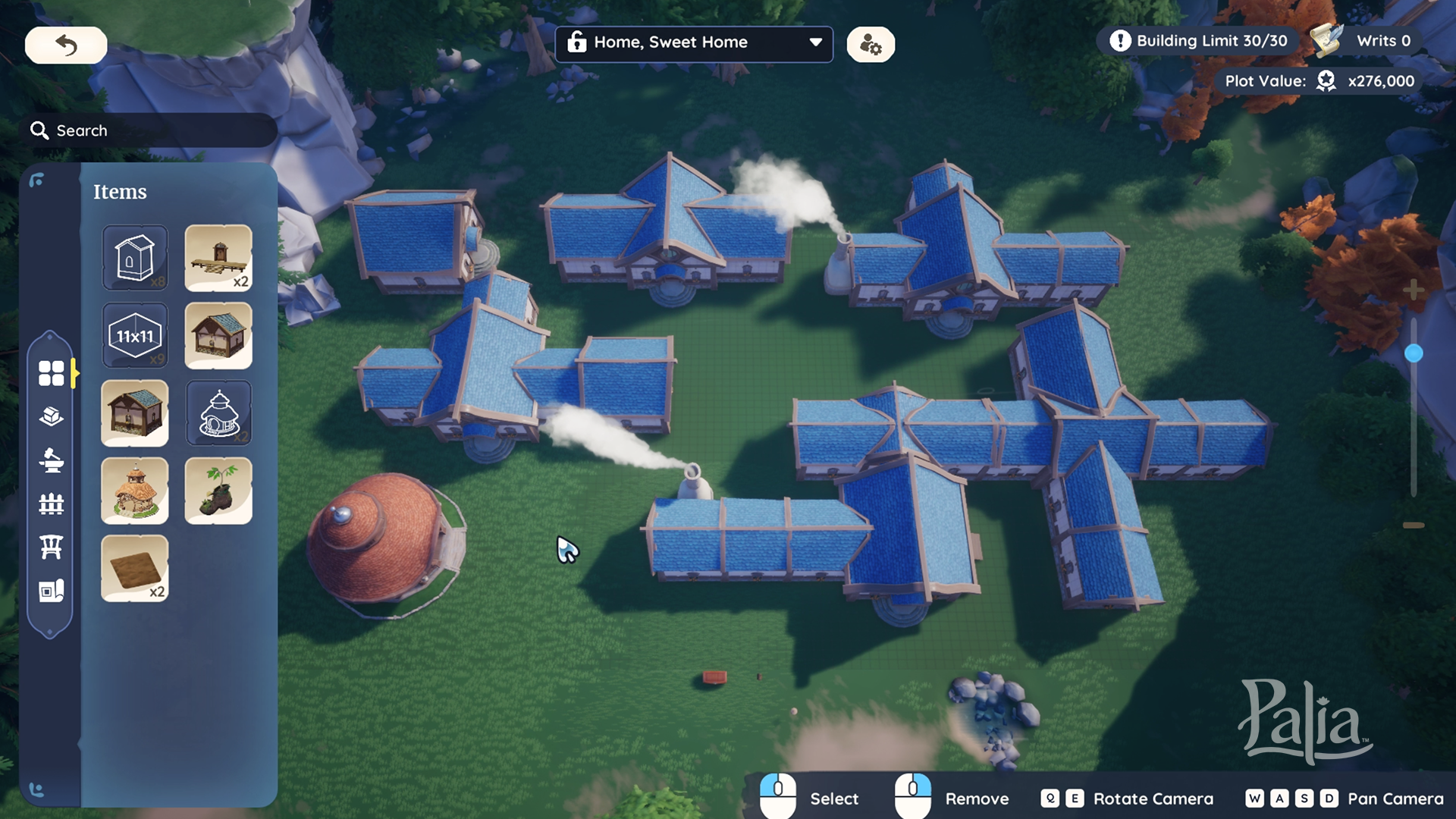1456x819 pixels.
Task: Switch to the fences category tab
Action: tap(51, 504)
